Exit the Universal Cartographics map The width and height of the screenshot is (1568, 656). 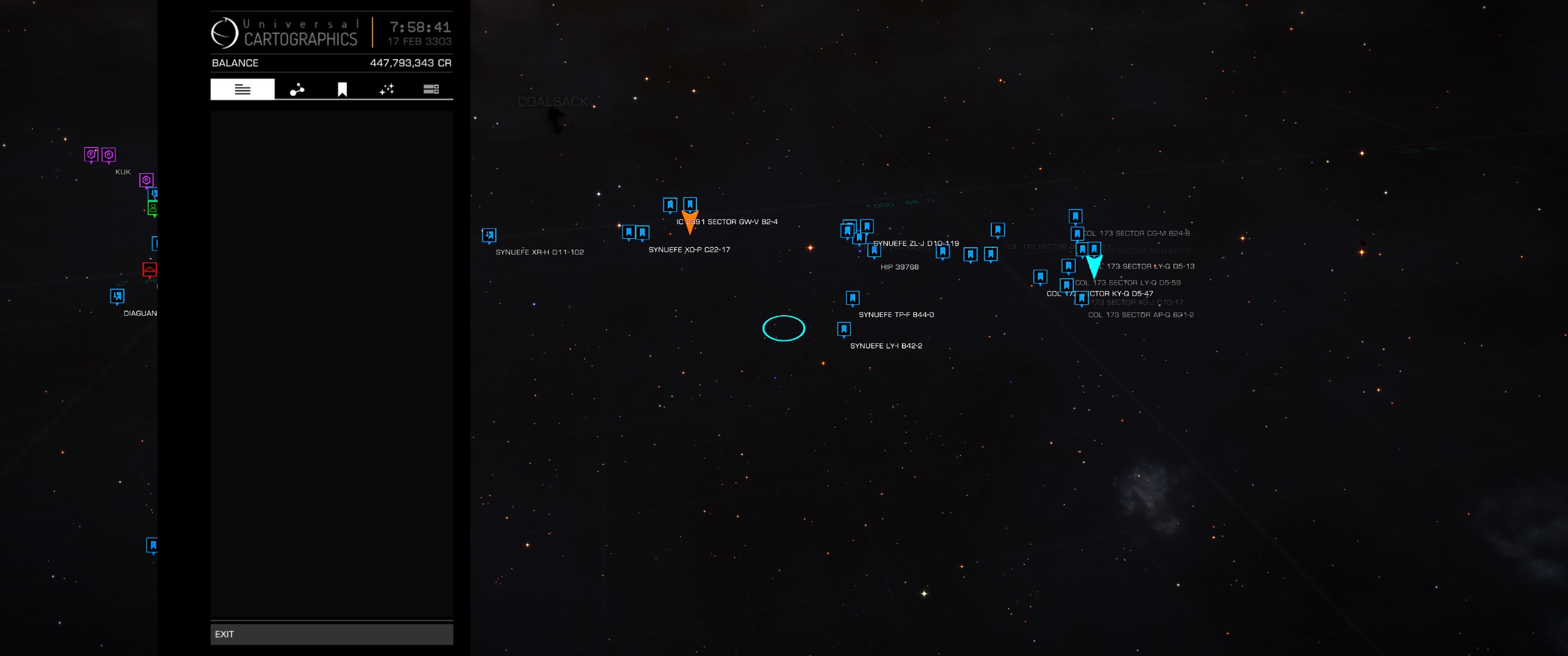click(331, 634)
